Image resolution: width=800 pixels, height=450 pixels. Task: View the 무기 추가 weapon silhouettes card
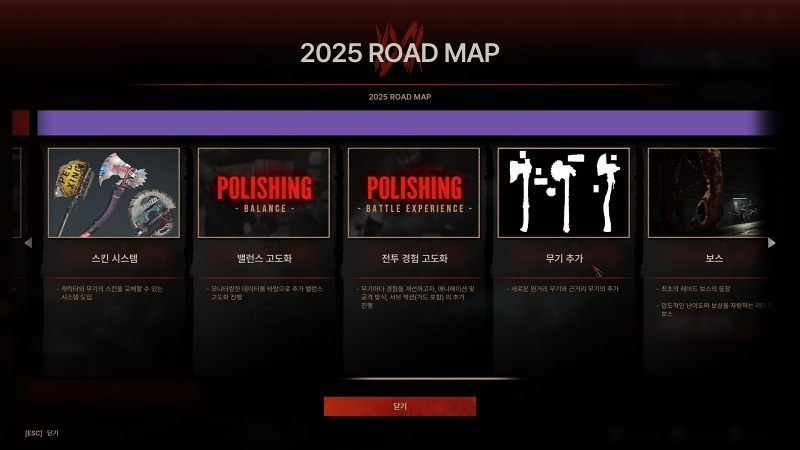point(564,193)
